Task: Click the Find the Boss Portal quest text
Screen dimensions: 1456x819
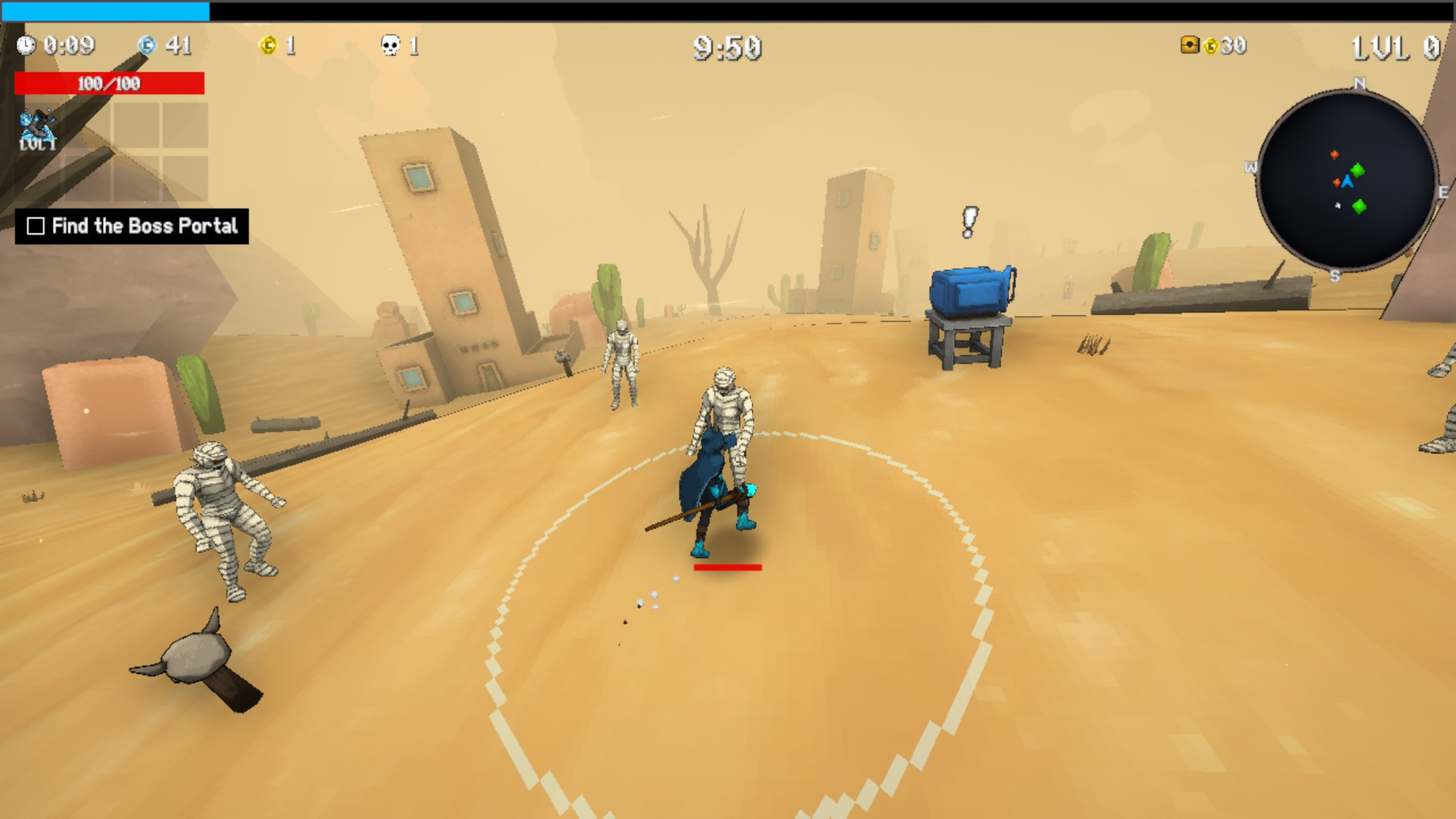Action: pos(144,225)
